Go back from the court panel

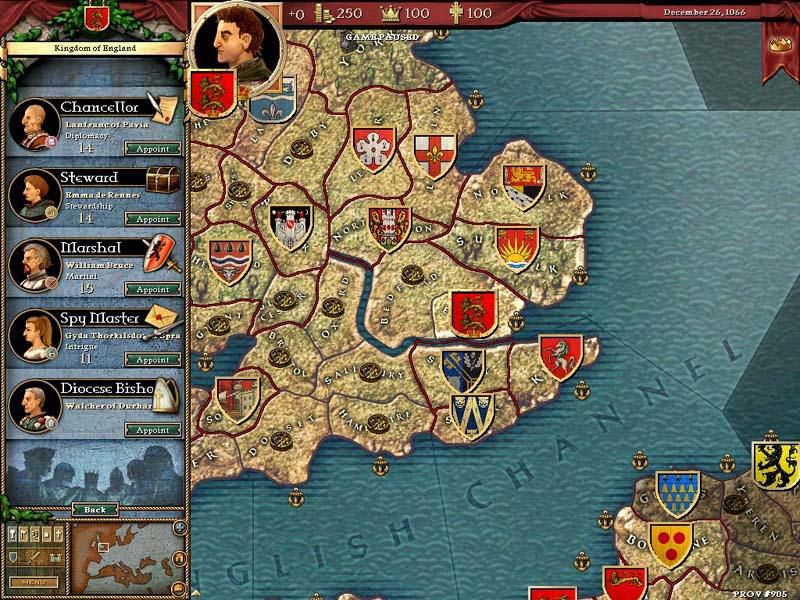click(x=94, y=509)
